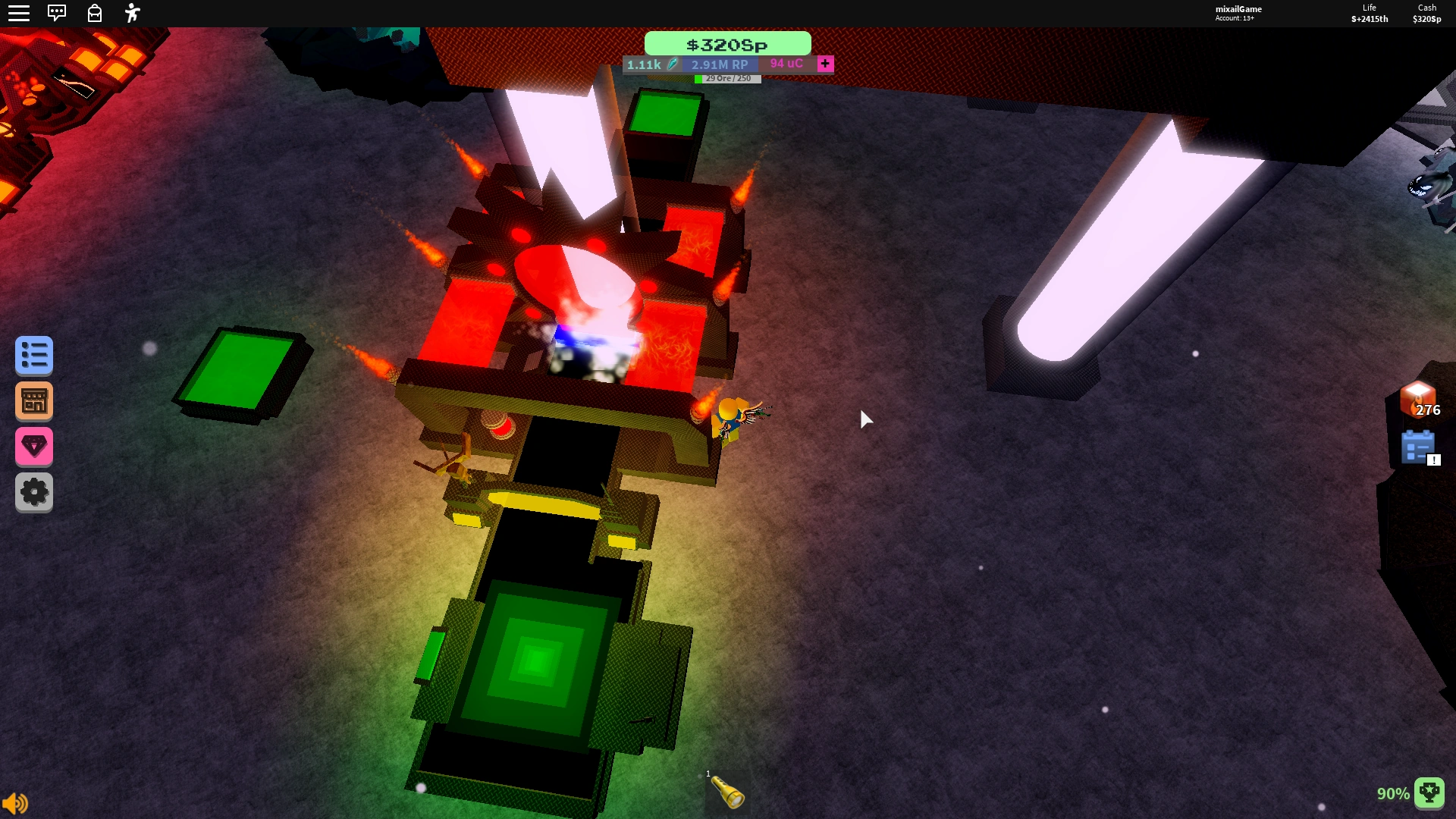Click the mixailGame account label
Viewport: 1456px width, 819px height.
[x=1239, y=8]
